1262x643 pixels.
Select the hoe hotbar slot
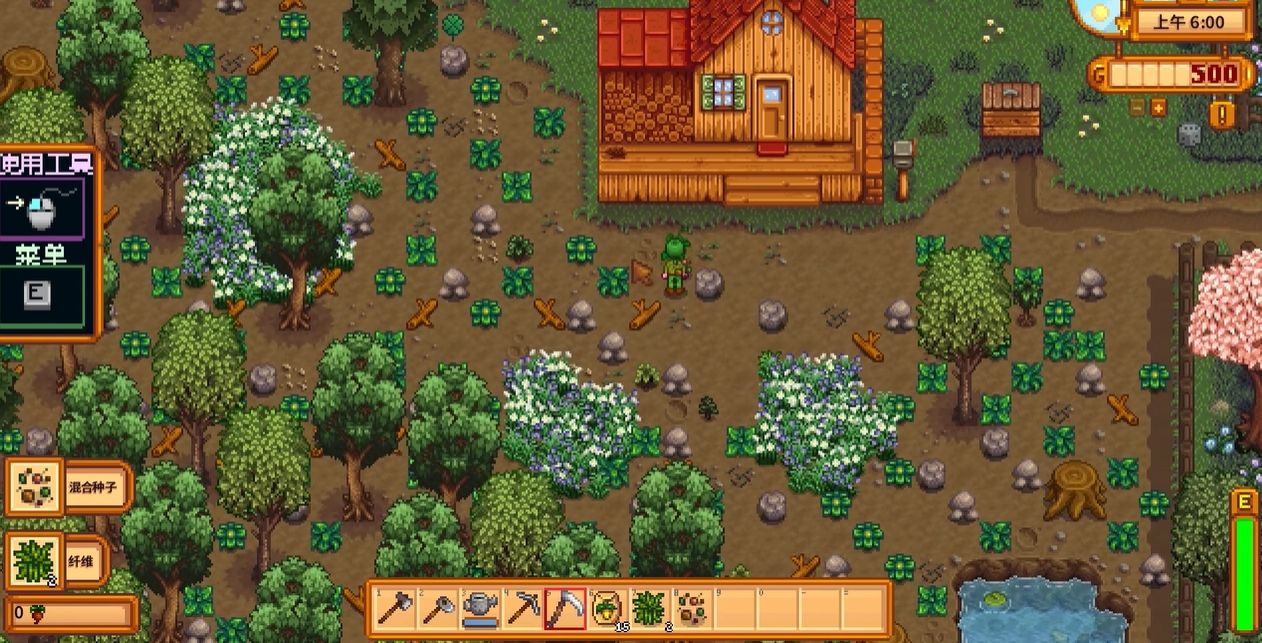[438, 607]
